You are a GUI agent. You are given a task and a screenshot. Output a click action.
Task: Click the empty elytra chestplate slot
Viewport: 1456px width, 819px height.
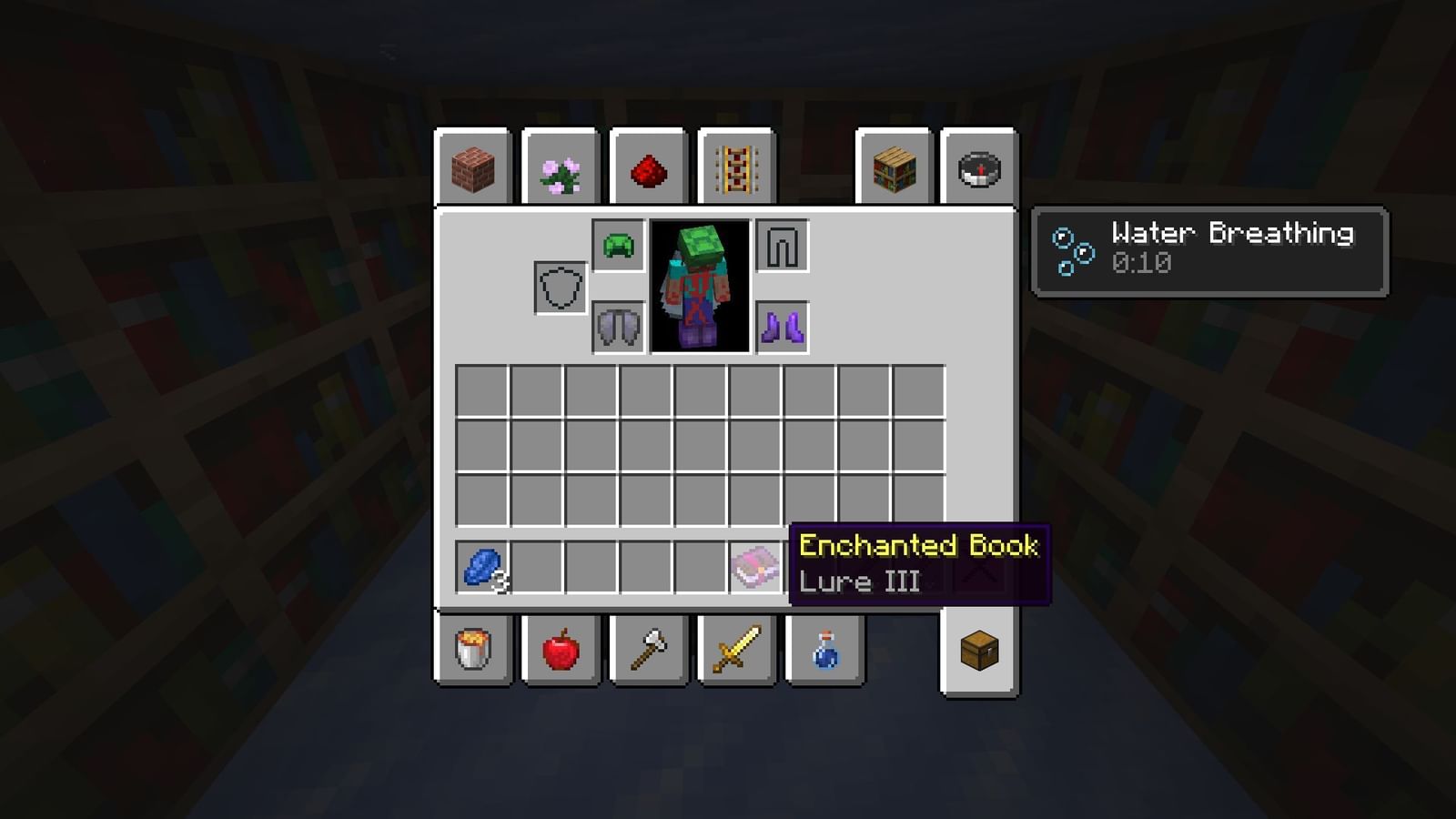pos(781,248)
